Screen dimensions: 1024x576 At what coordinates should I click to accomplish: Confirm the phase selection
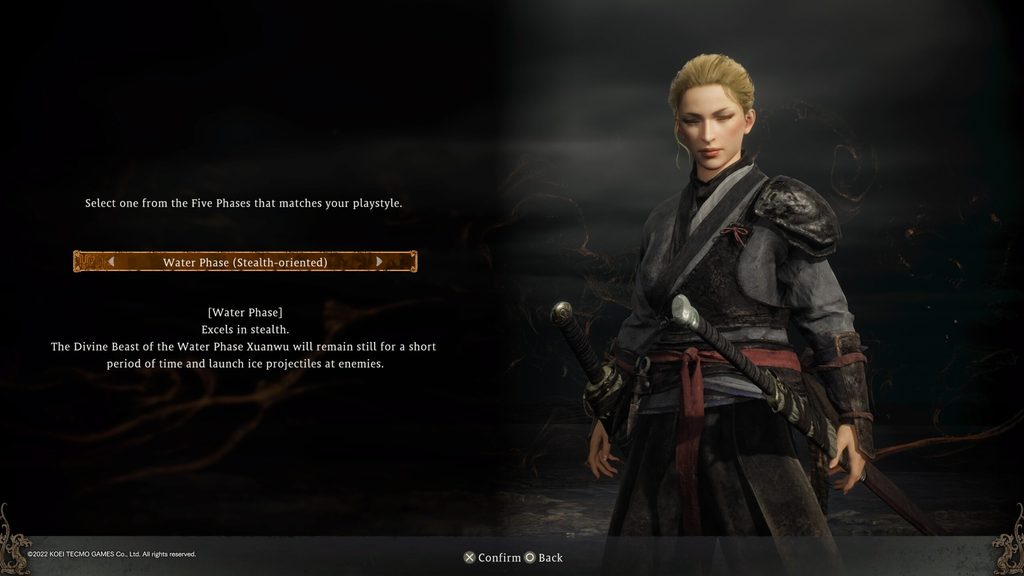point(491,557)
